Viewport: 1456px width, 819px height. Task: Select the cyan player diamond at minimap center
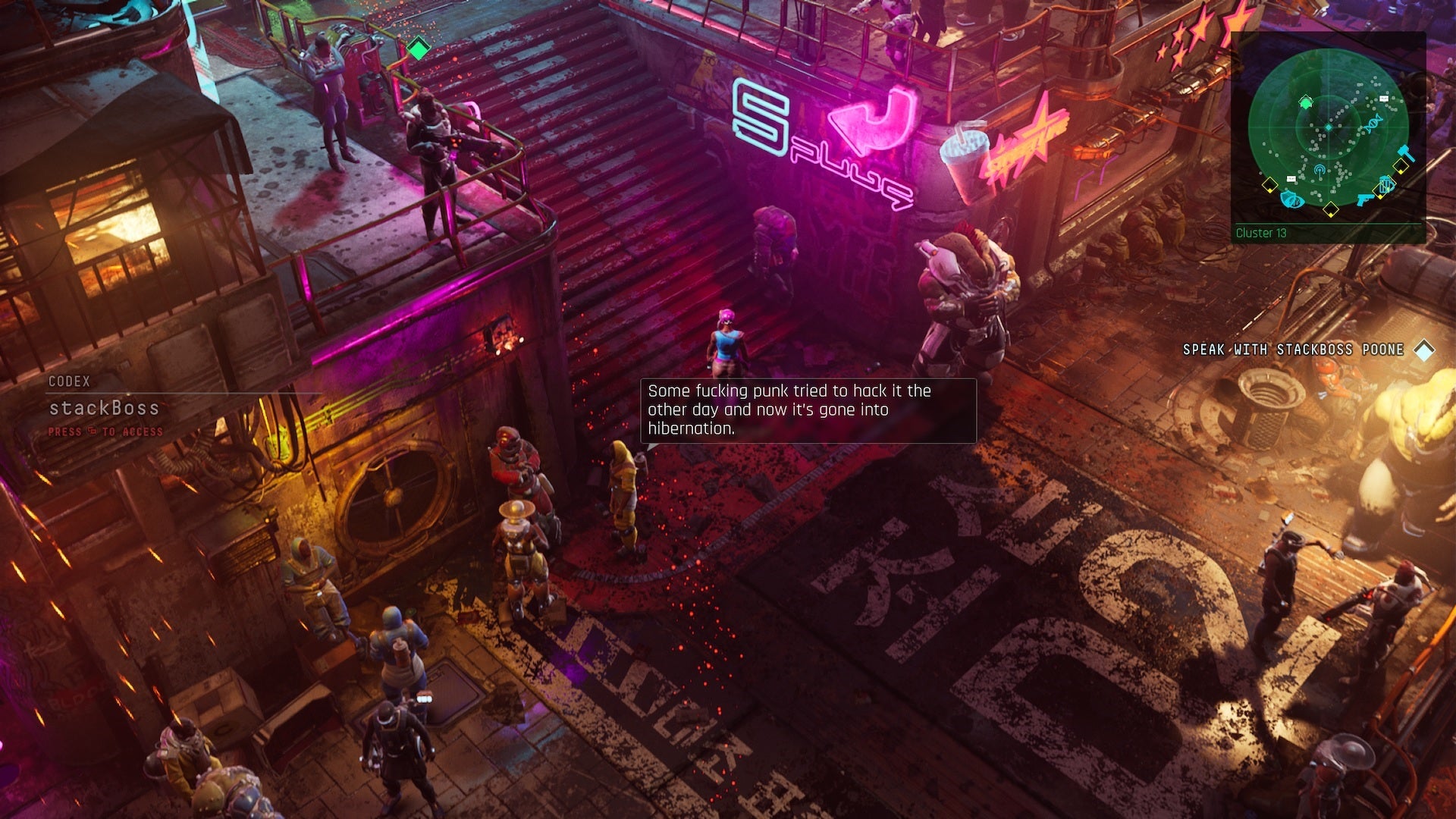coord(1328,127)
